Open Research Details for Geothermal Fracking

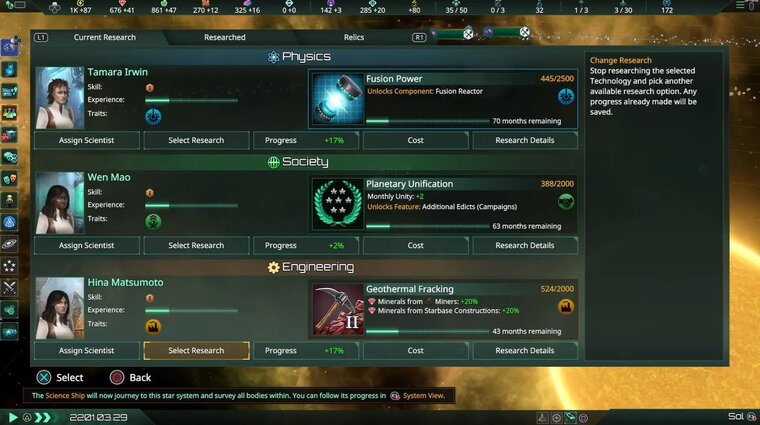click(x=525, y=351)
